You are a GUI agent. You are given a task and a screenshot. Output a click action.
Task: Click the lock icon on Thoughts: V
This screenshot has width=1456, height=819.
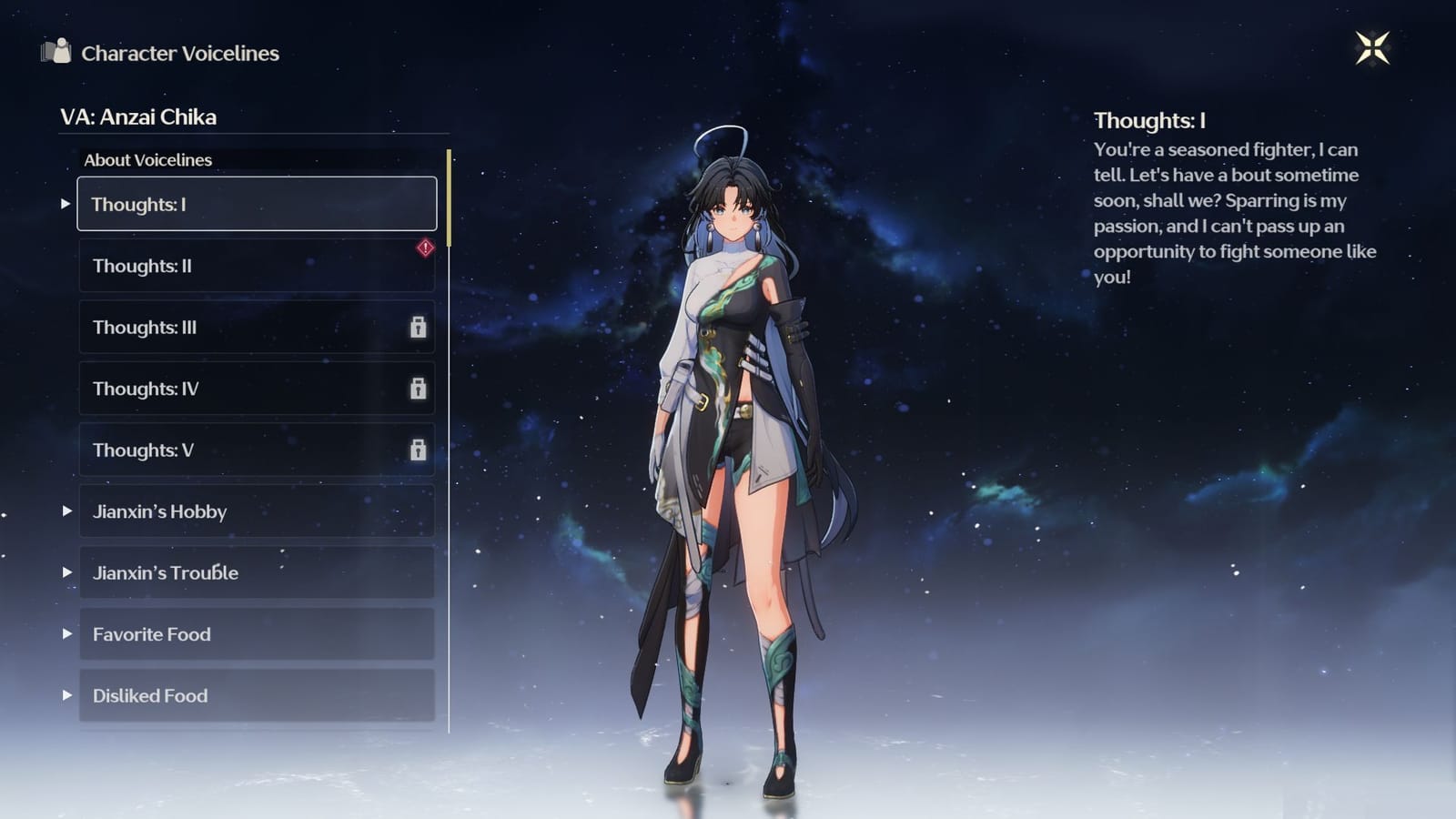click(419, 450)
